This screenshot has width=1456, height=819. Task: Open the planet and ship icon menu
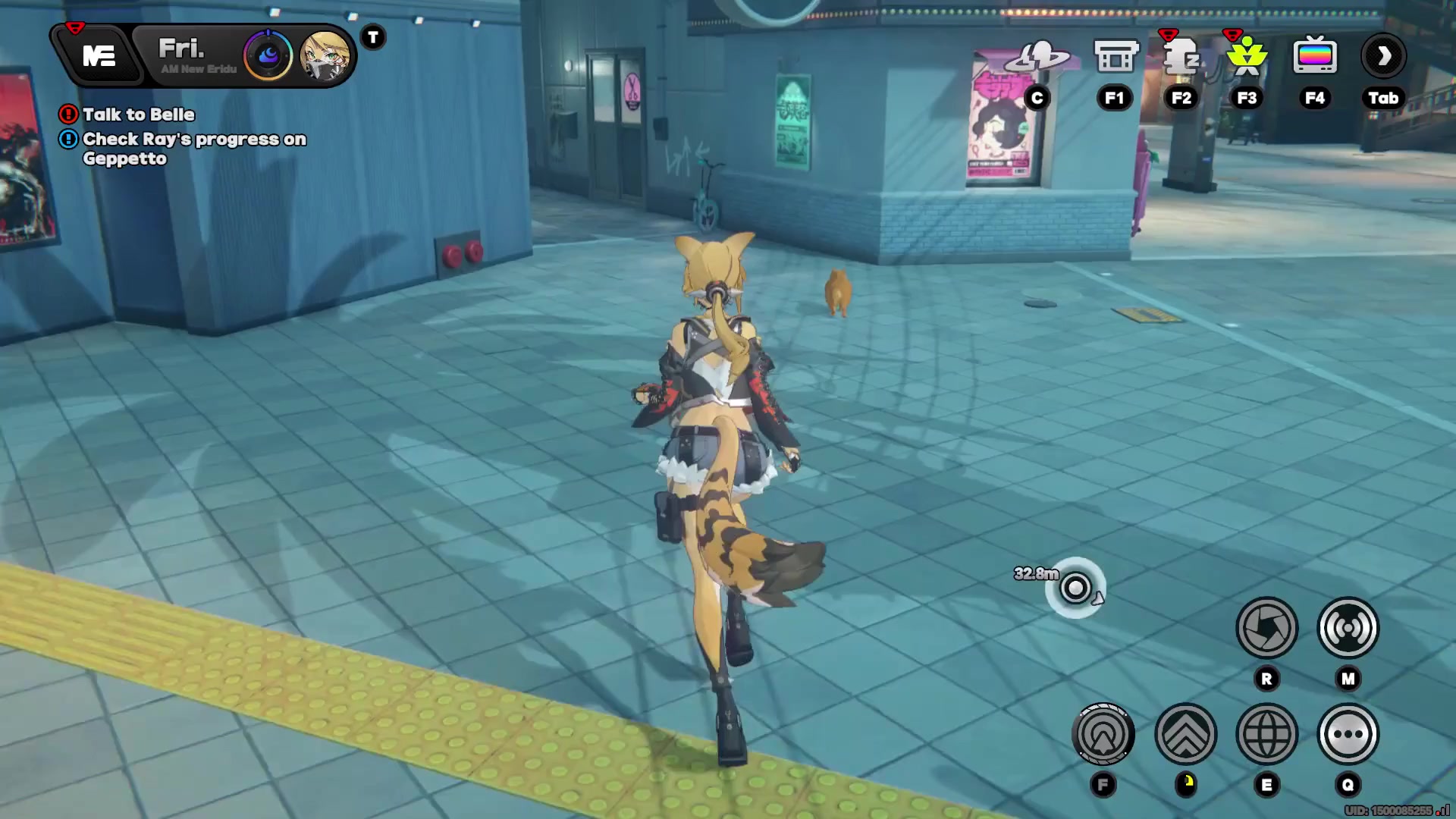point(1037,57)
